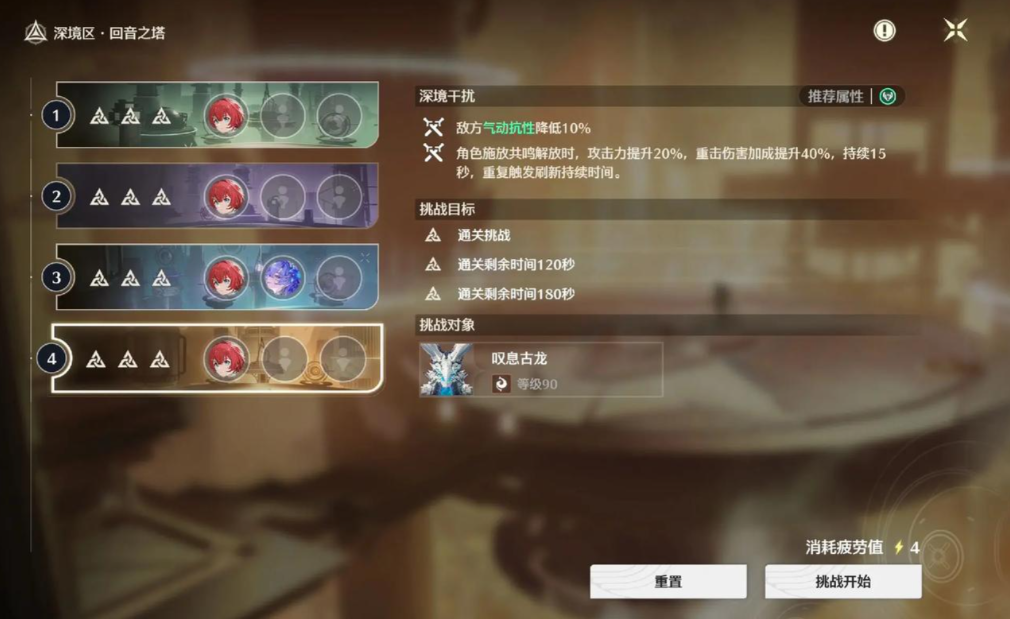Reset the team with 重置 button
This screenshot has height=619, width=1010.
click(668, 581)
